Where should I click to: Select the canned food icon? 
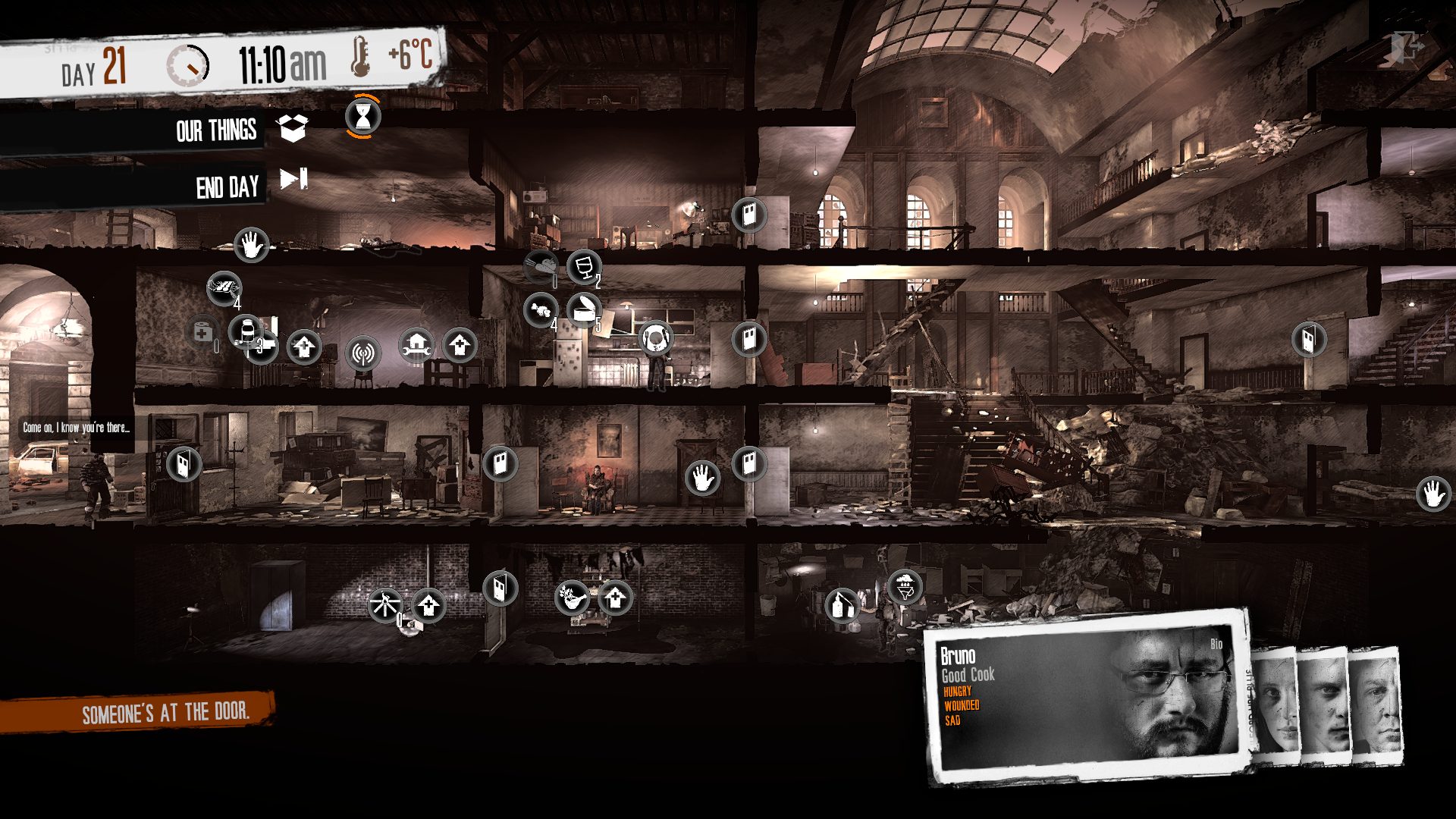584,309
